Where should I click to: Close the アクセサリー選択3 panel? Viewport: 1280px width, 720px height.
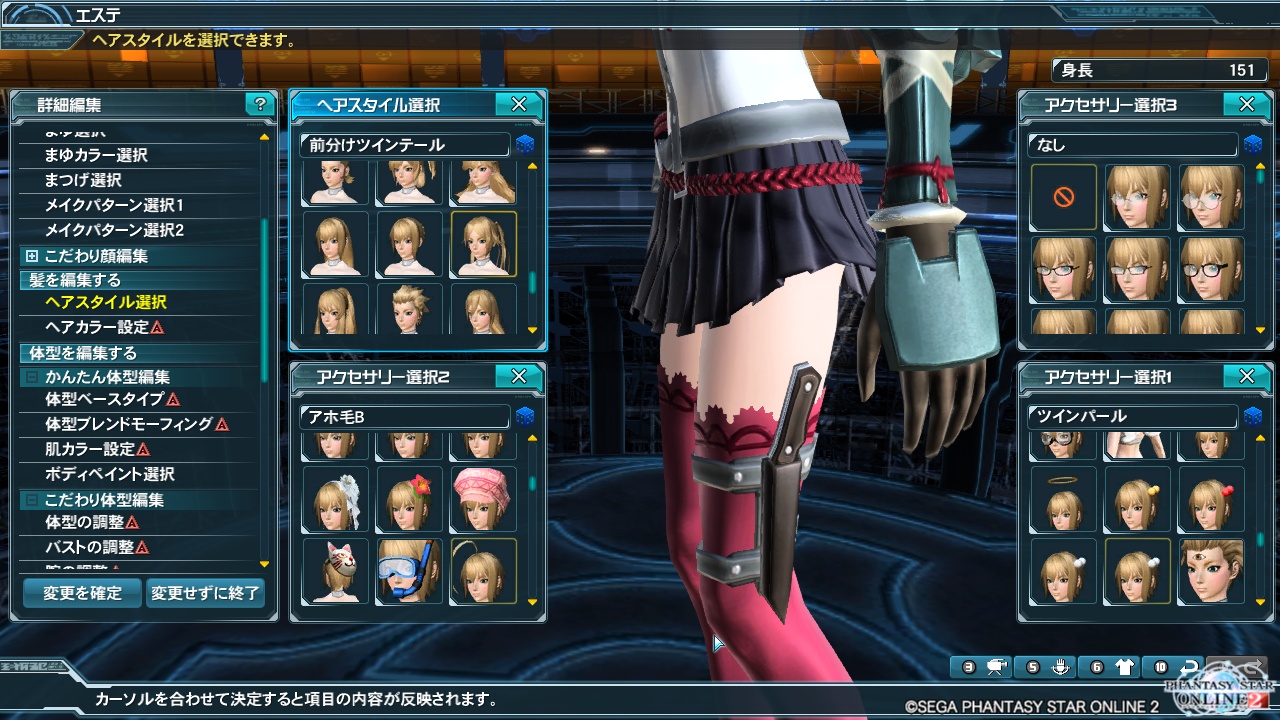1246,104
